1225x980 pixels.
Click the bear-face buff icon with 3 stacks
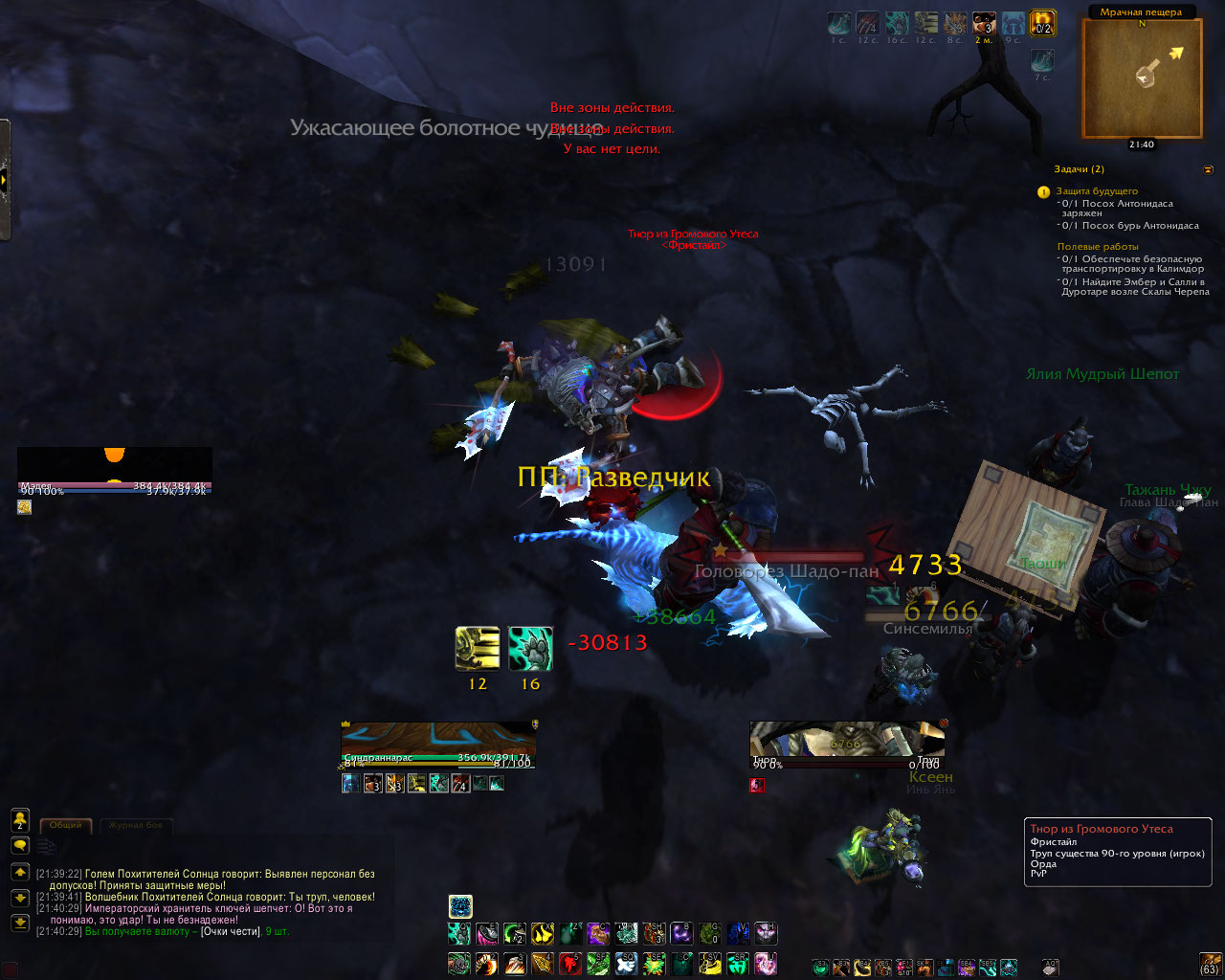click(984, 23)
